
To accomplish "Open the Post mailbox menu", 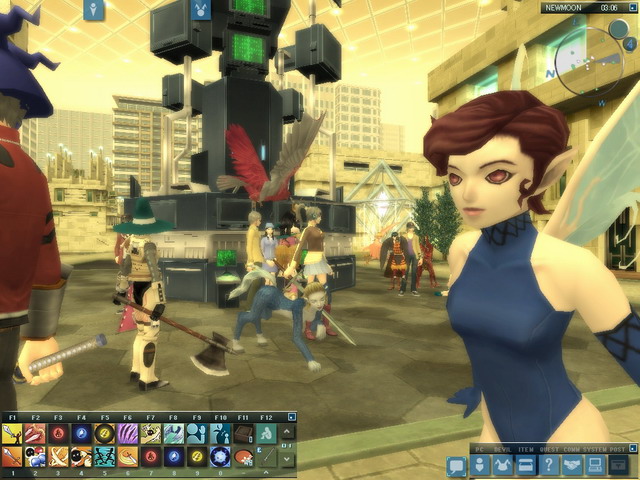I will [620, 466].
